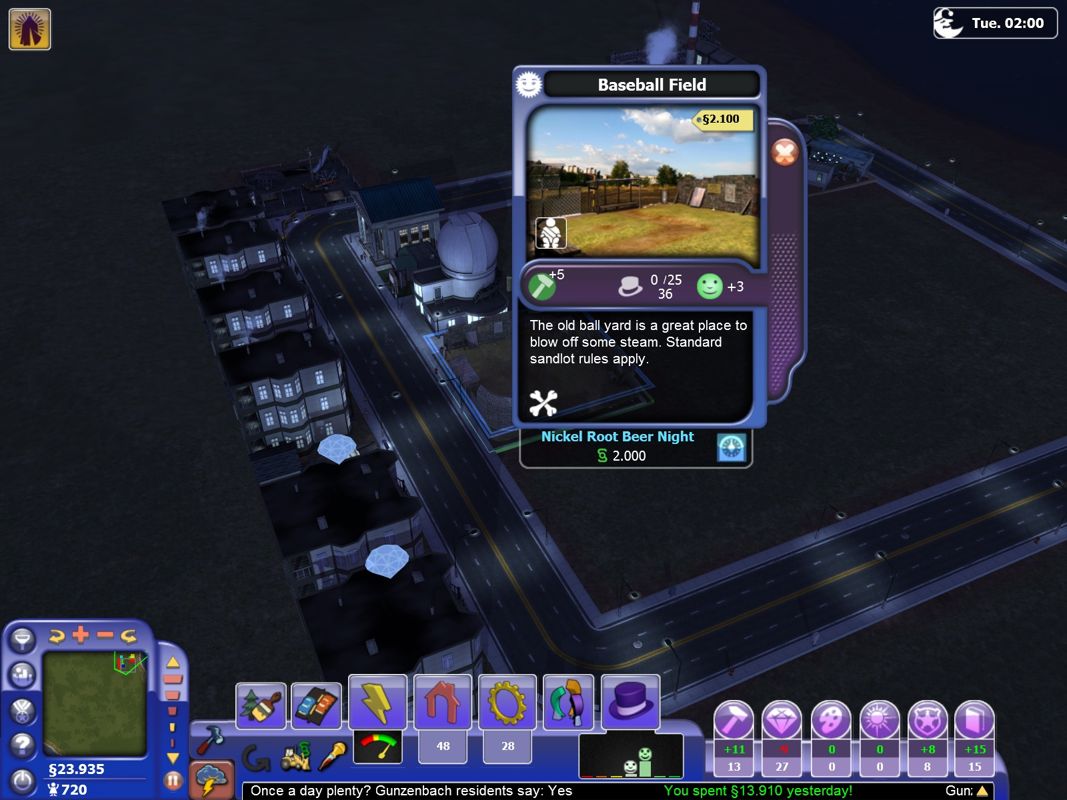The image size is (1067, 800).
Task: Open the tree and paintbrush decorations category
Action: (261, 705)
